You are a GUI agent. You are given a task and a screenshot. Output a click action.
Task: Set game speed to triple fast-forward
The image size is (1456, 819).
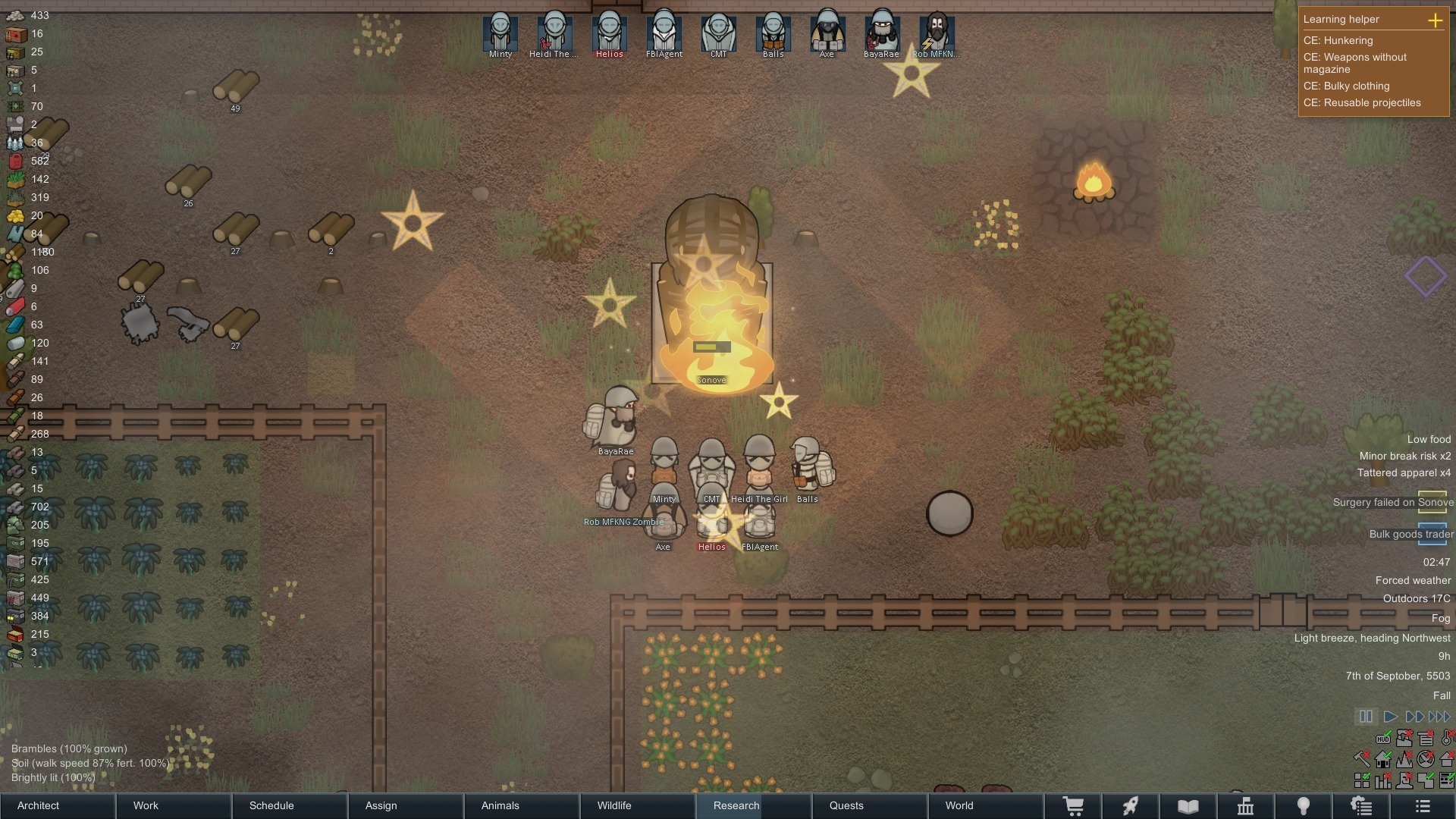click(1439, 717)
